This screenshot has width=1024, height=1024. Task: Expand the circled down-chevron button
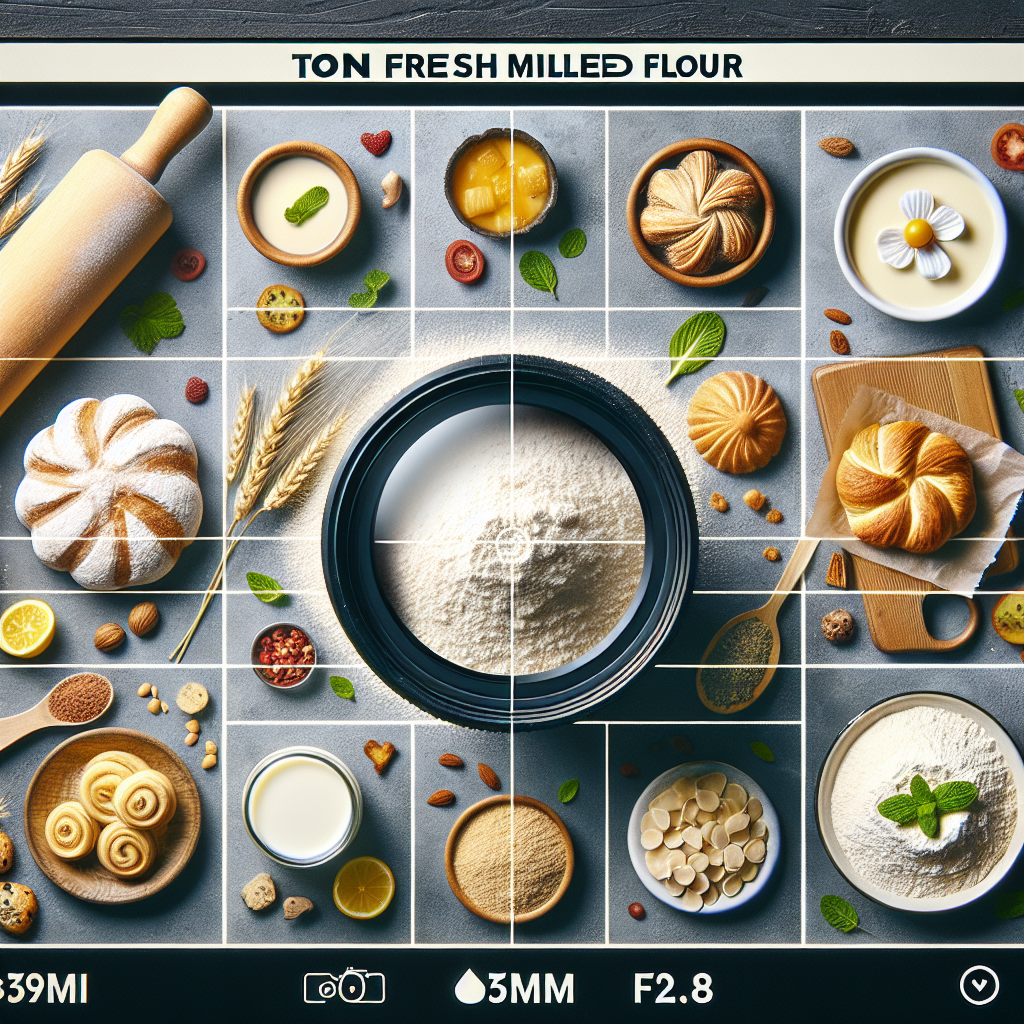[x=978, y=987]
